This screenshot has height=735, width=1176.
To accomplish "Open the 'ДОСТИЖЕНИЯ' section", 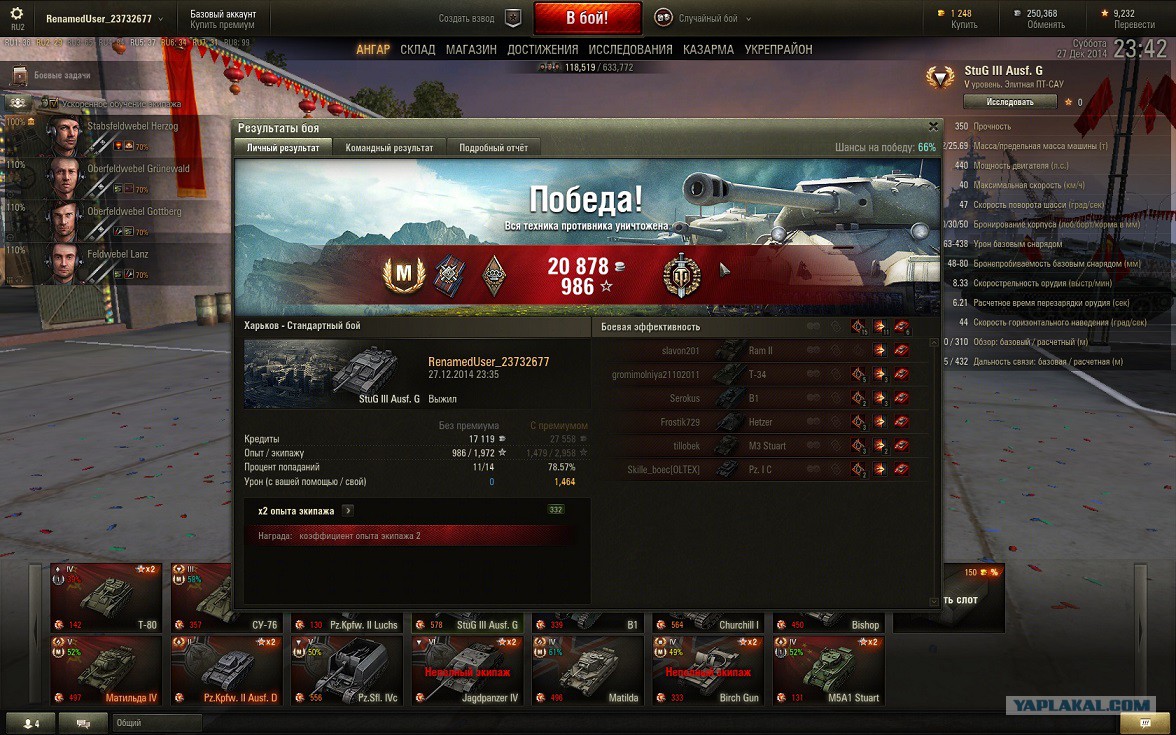I will [542, 49].
